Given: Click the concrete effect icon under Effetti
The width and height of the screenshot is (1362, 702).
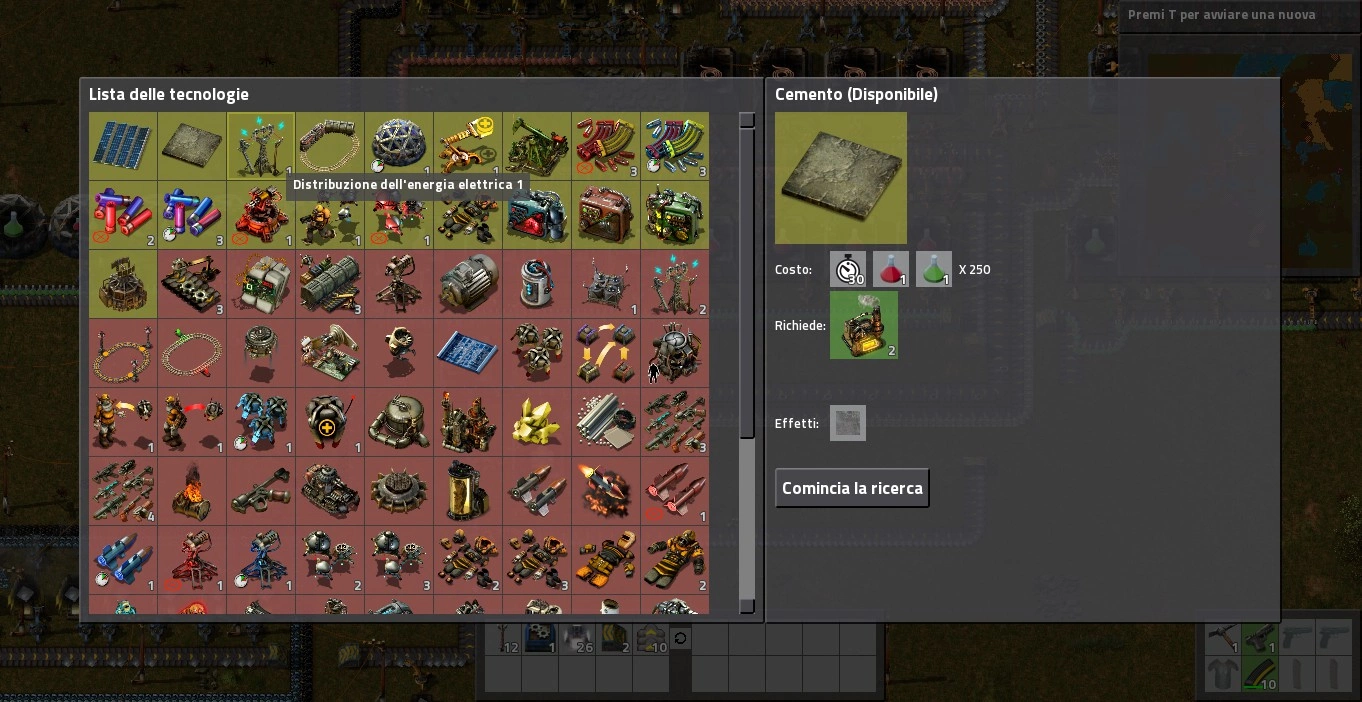Looking at the screenshot, I should pyautogui.click(x=847, y=423).
